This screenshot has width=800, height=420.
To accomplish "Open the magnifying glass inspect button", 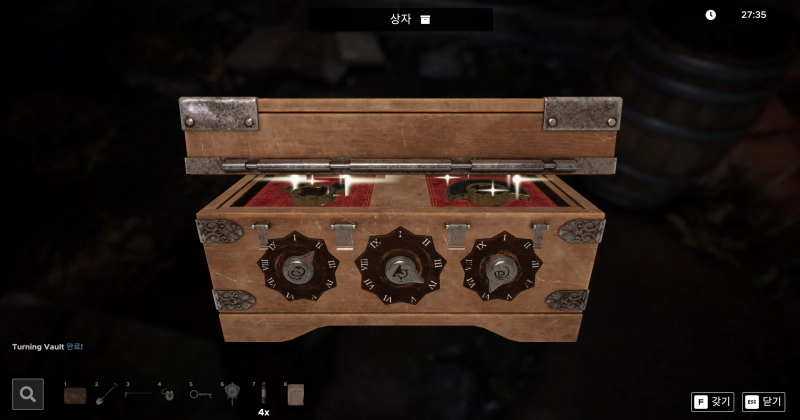I will [28, 394].
